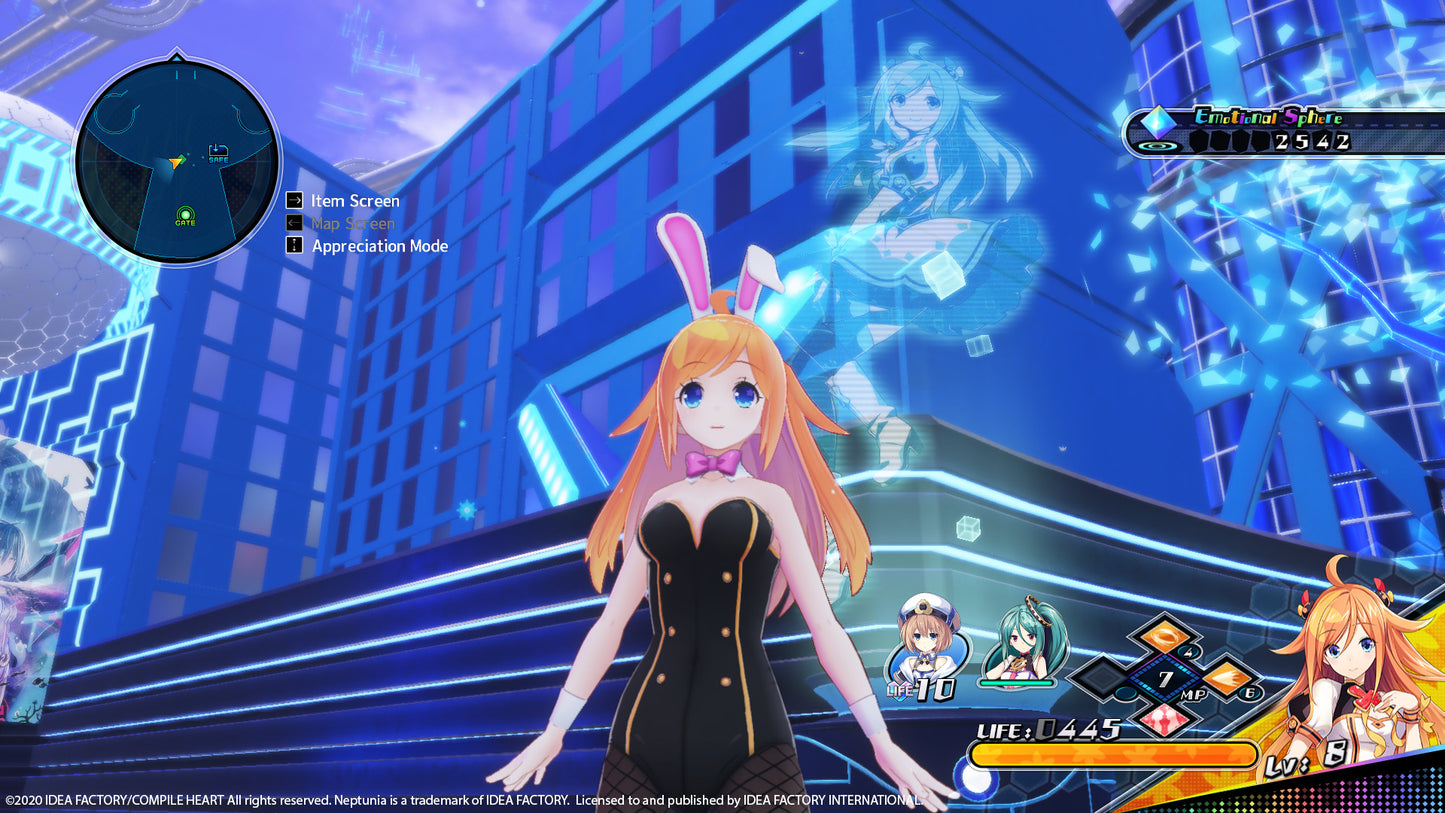This screenshot has height=813, width=1445.
Task: Toggle Appreciation Mode
Action: [378, 245]
